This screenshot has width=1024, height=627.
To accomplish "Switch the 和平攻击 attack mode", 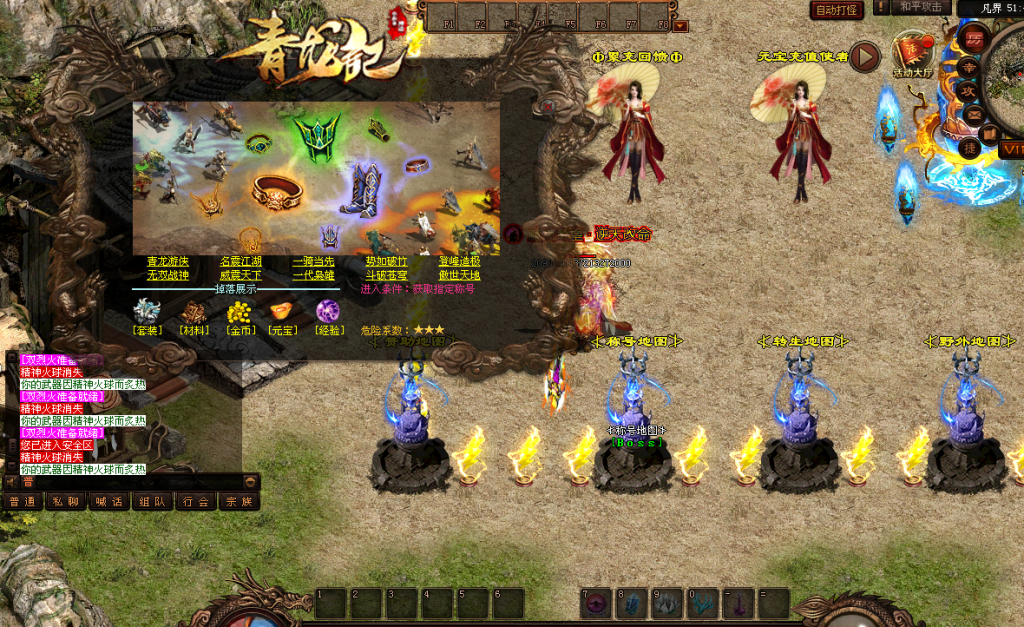I will (x=920, y=7).
